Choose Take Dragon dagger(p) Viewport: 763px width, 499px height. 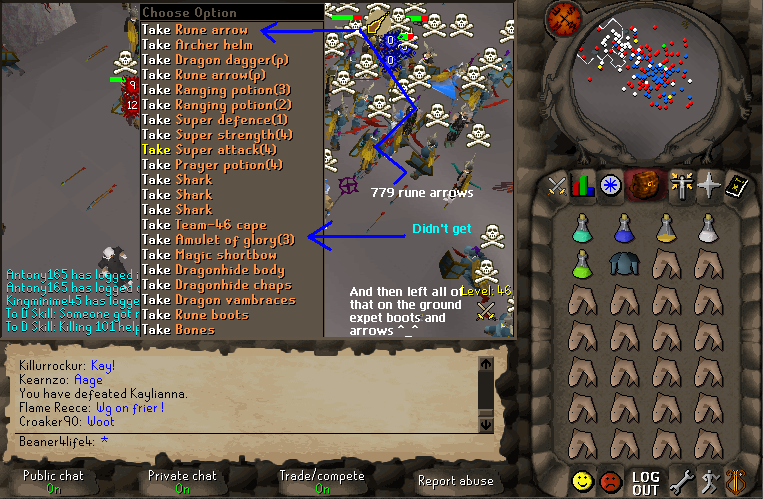pyautogui.click(x=216, y=60)
